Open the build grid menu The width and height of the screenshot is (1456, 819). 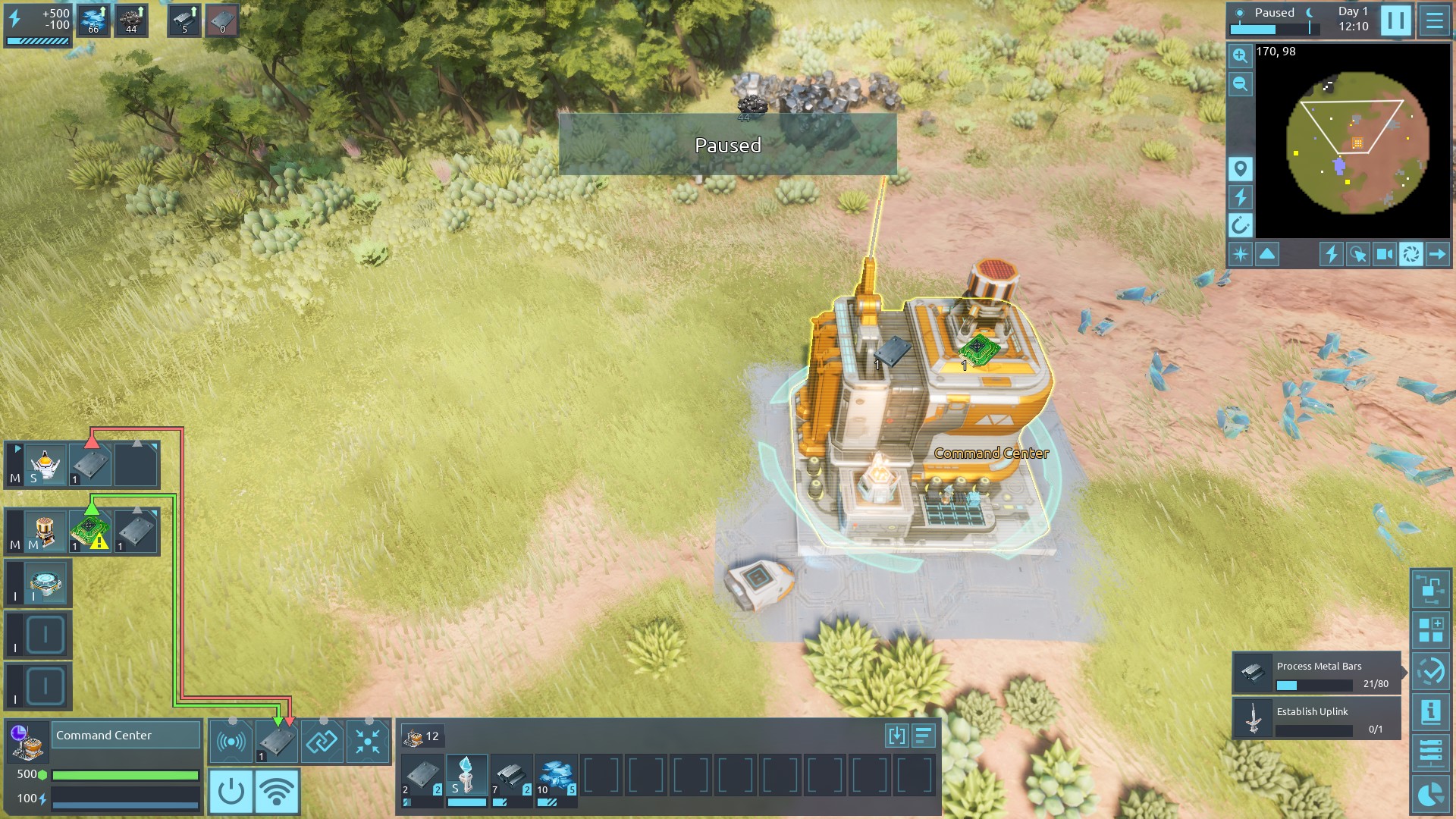click(x=1430, y=630)
